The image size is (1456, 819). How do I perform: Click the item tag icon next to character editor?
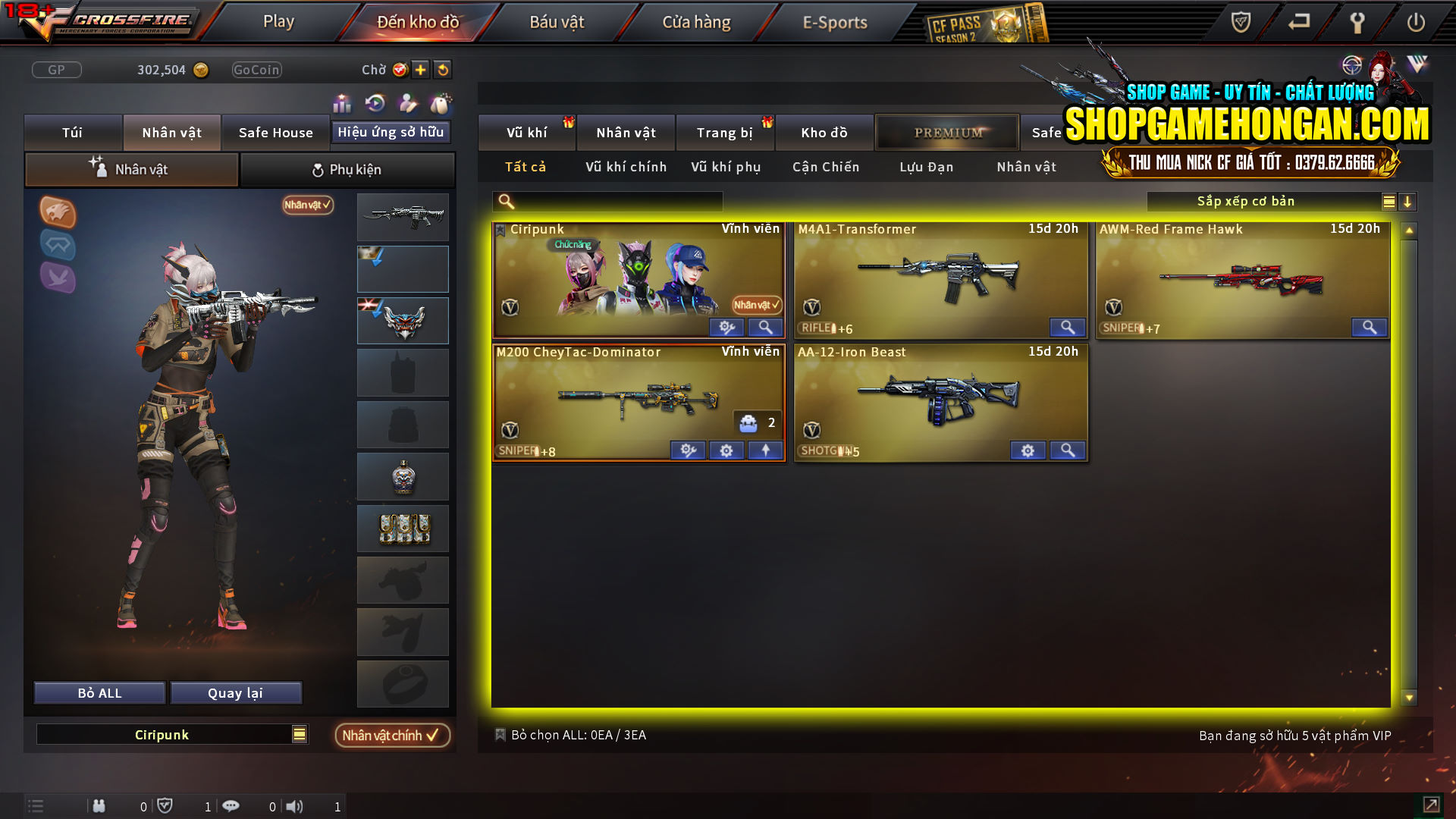438,103
